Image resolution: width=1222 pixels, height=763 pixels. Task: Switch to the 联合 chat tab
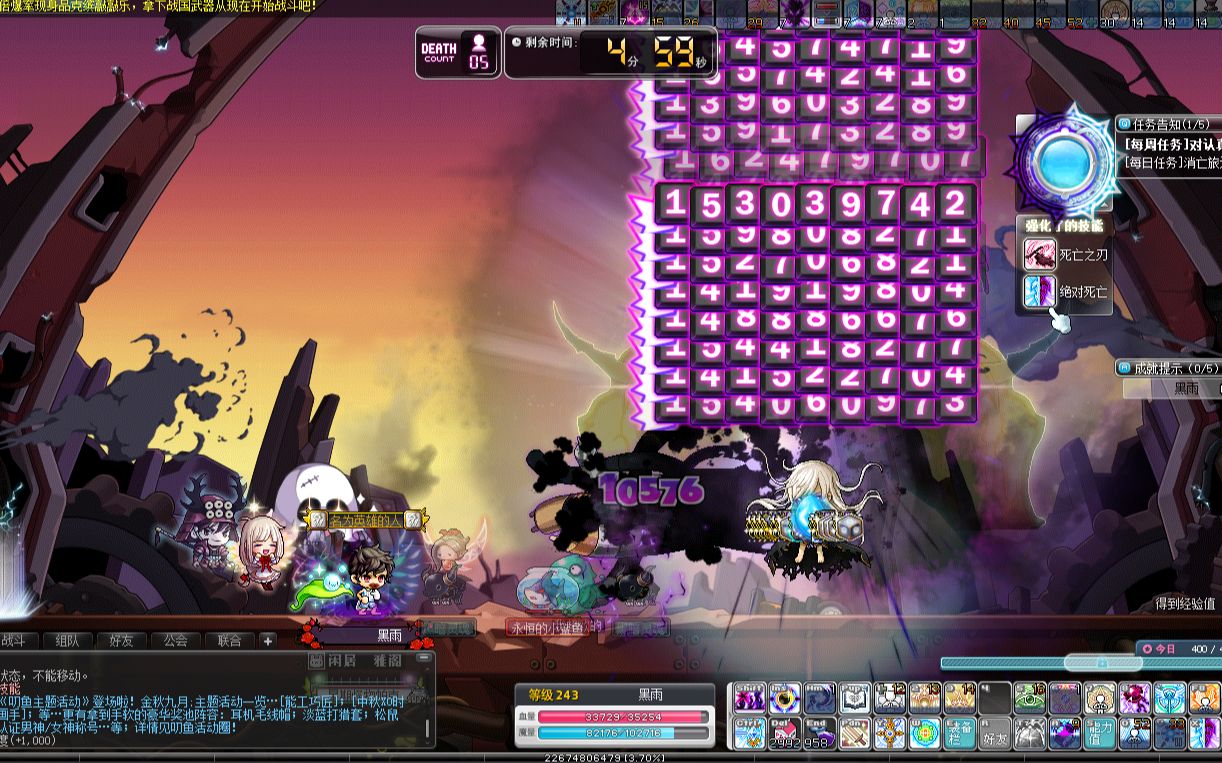tap(229, 640)
